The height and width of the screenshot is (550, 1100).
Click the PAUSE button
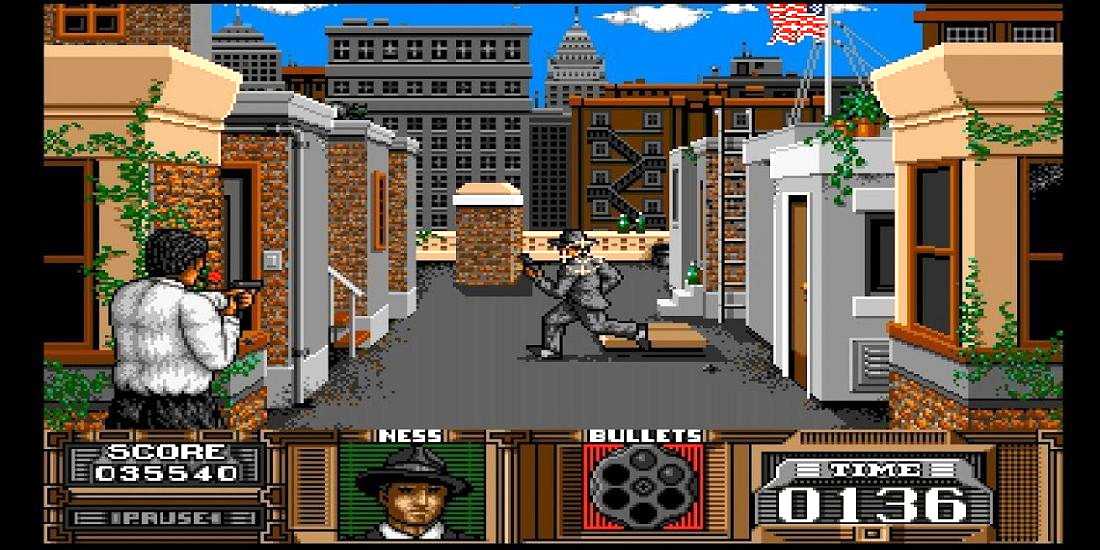click(165, 517)
